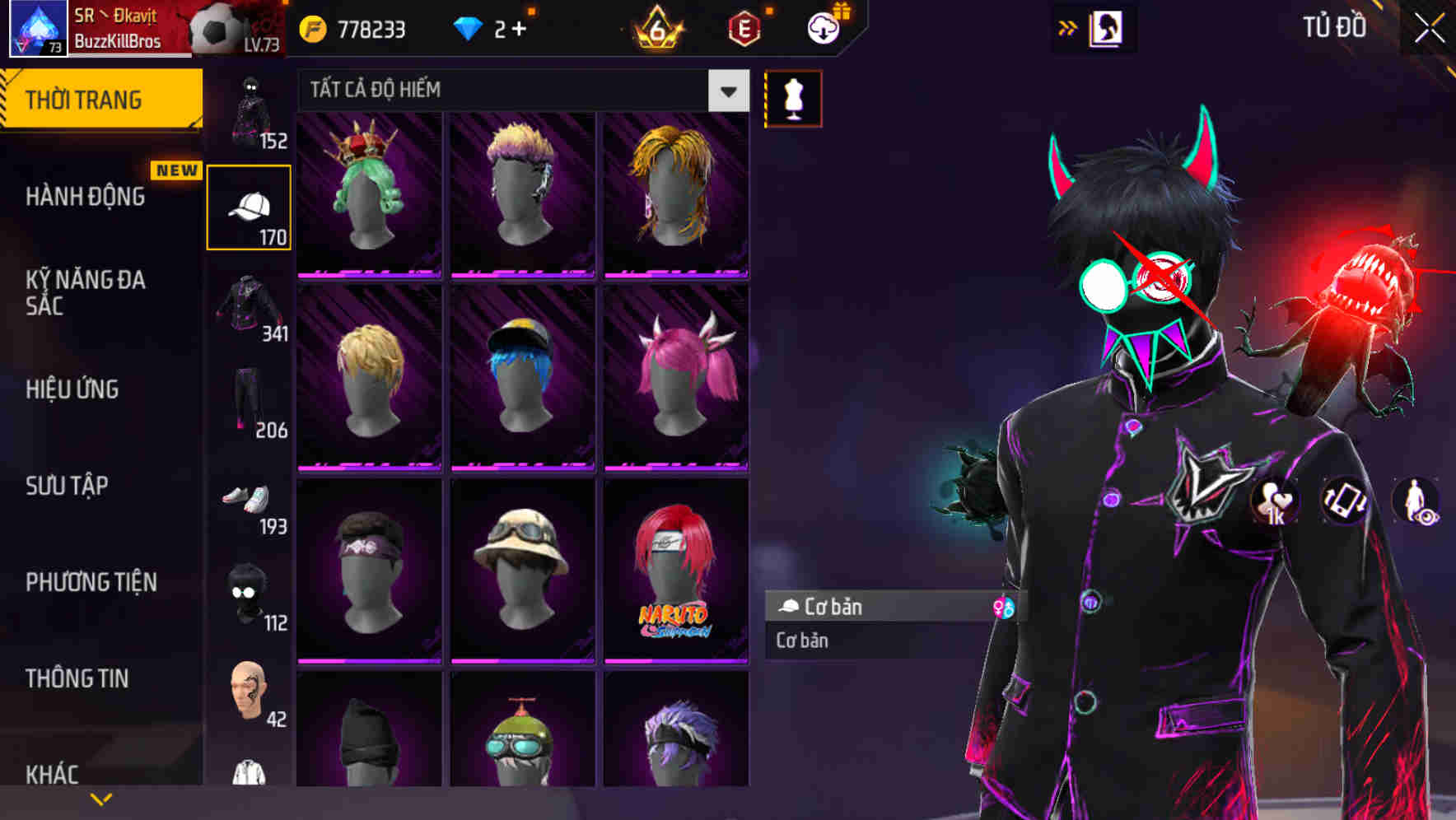The width and height of the screenshot is (1456, 820).
Task: Open the shoes category icon with 193 items
Action: 248,502
